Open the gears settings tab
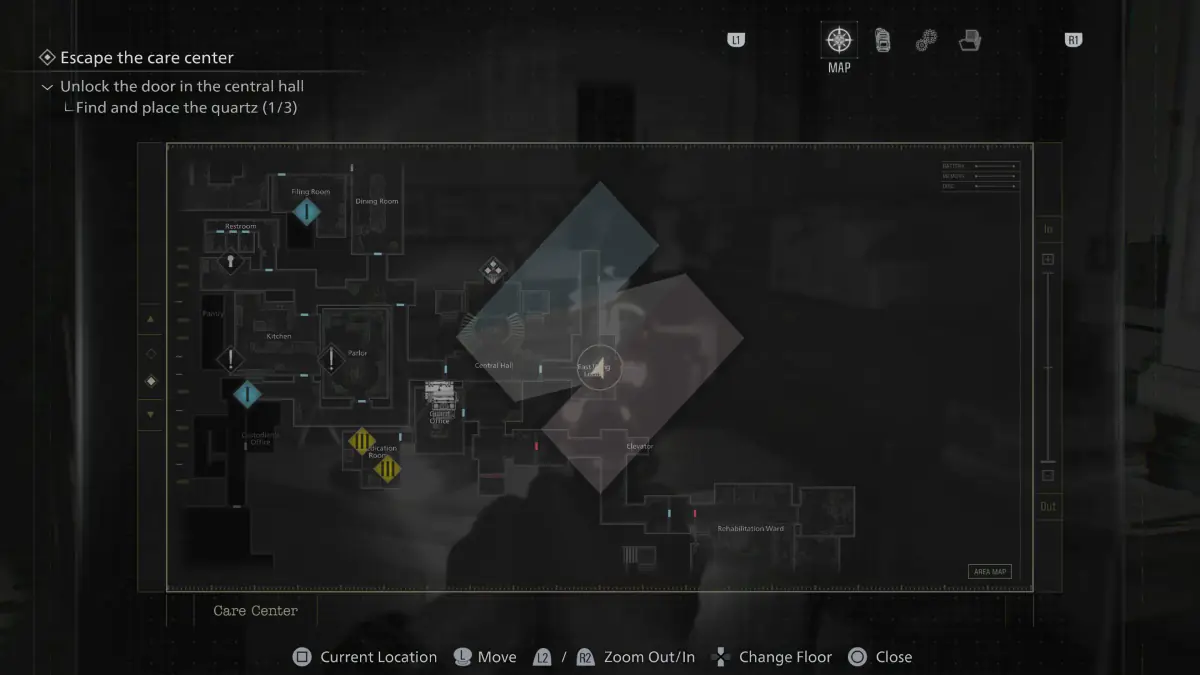Screen dimensions: 1200x675 coord(926,41)
